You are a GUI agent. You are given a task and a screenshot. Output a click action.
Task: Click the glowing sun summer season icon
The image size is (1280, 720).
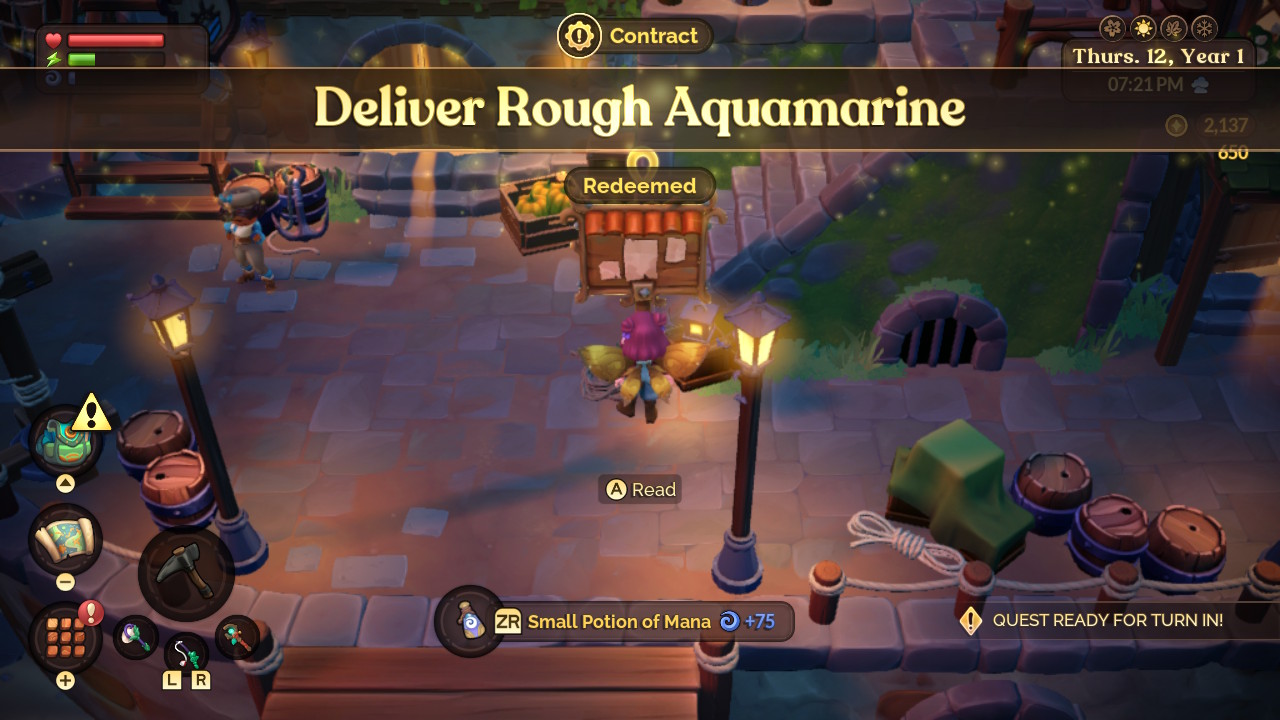pos(1143,28)
